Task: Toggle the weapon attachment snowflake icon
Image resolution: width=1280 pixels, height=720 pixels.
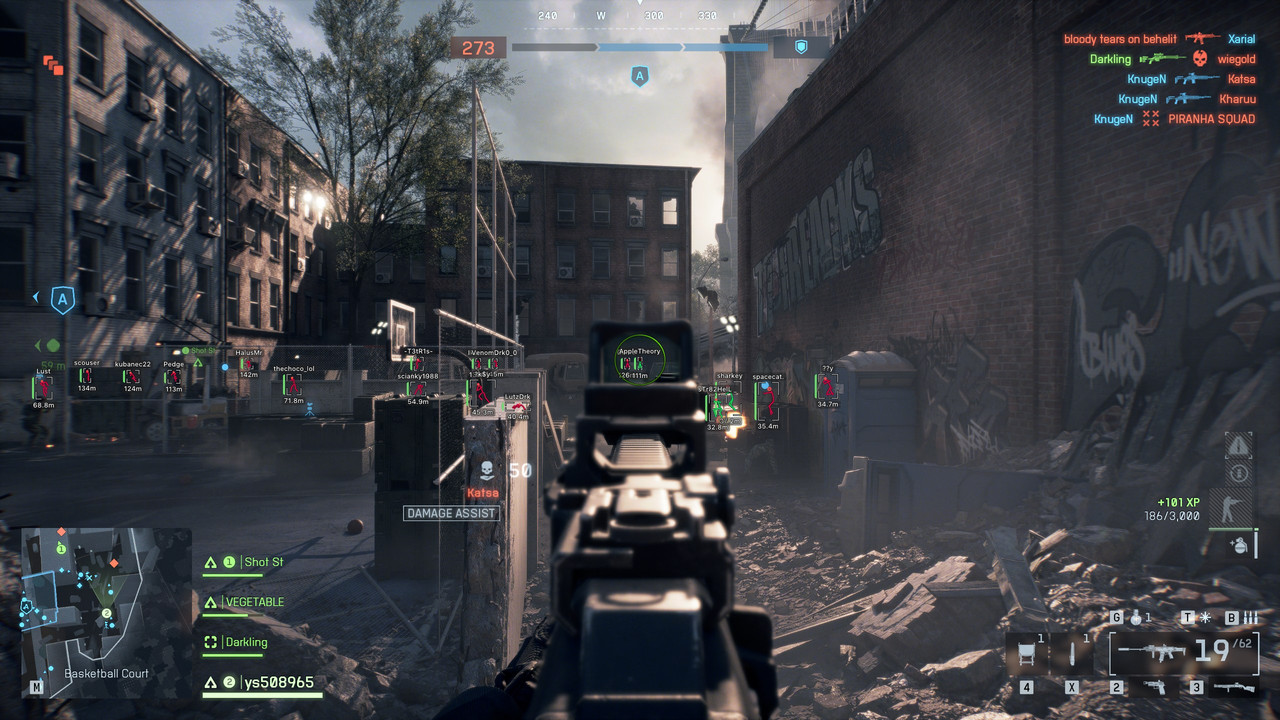Action: pyautogui.click(x=1205, y=618)
